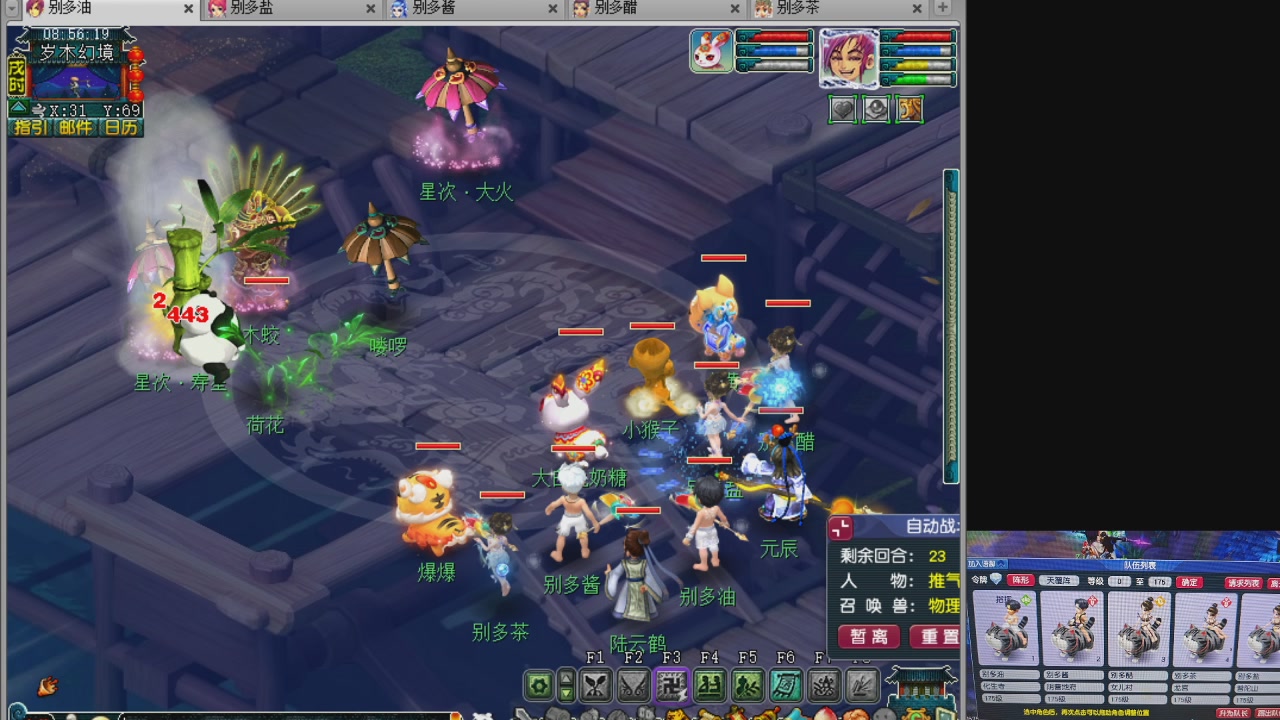This screenshot has height=720, width=1280.
Task: Collapse the minimap with the green arrow
Action: pyautogui.click(x=18, y=107)
